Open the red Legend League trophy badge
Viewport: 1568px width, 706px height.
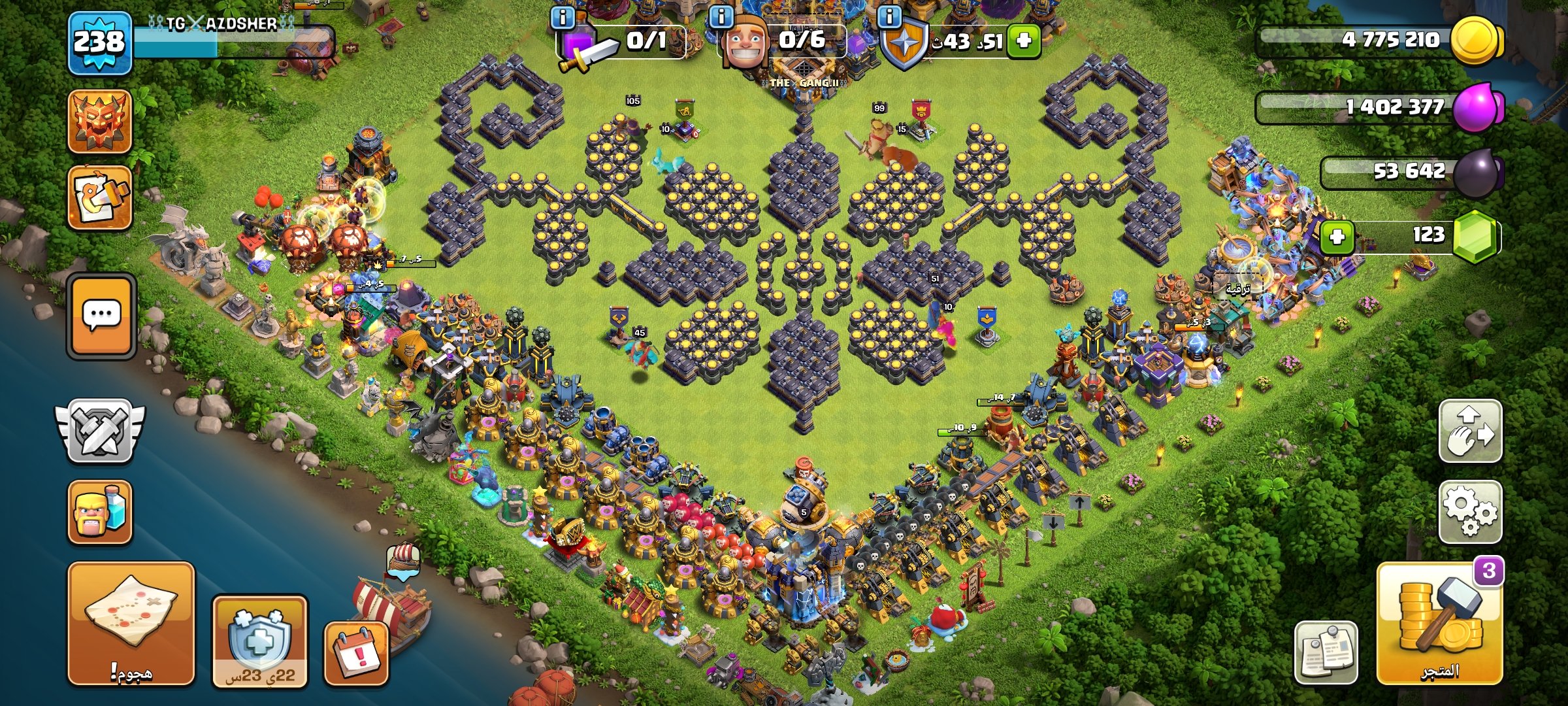click(100, 122)
